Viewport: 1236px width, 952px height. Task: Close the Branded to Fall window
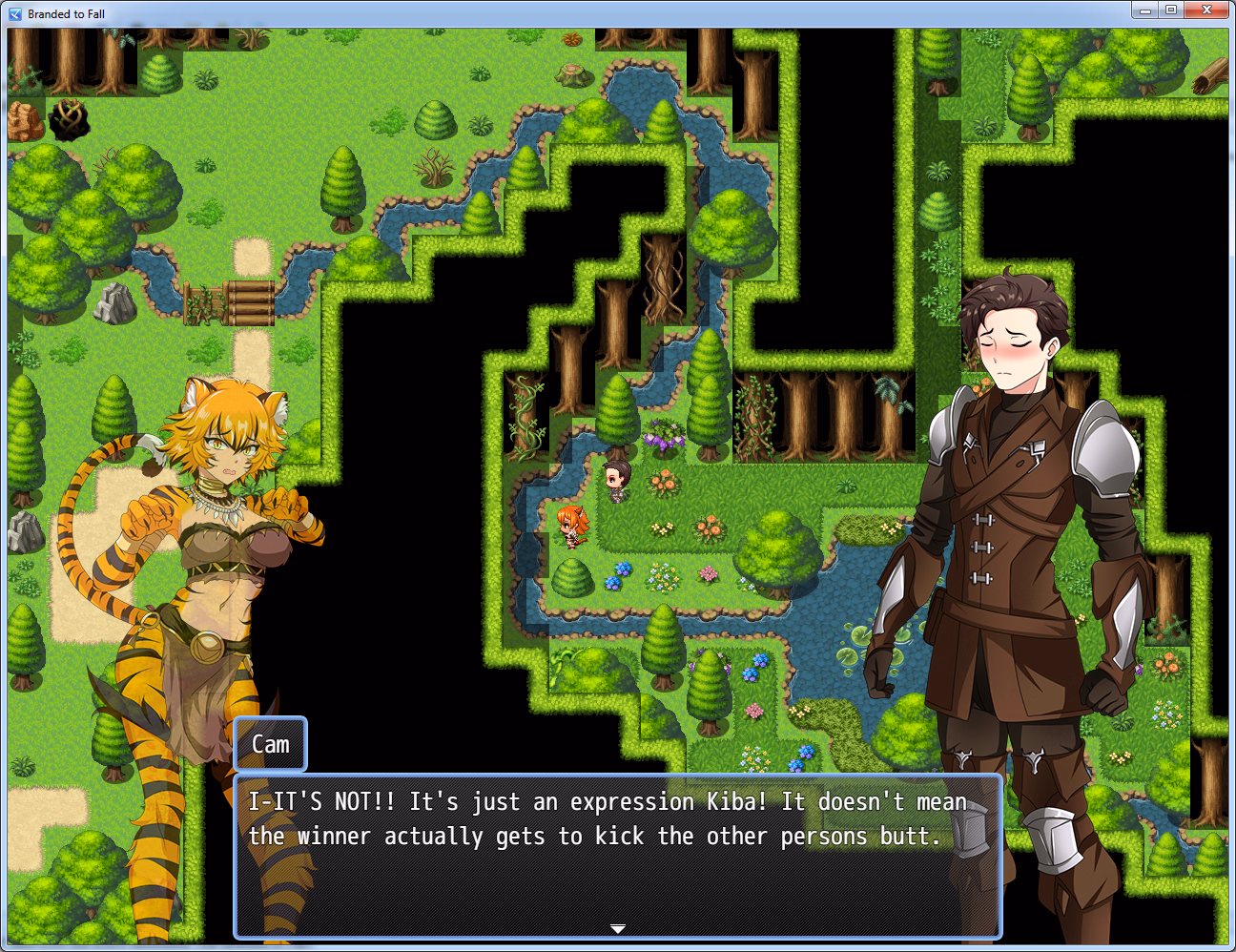[x=1206, y=10]
